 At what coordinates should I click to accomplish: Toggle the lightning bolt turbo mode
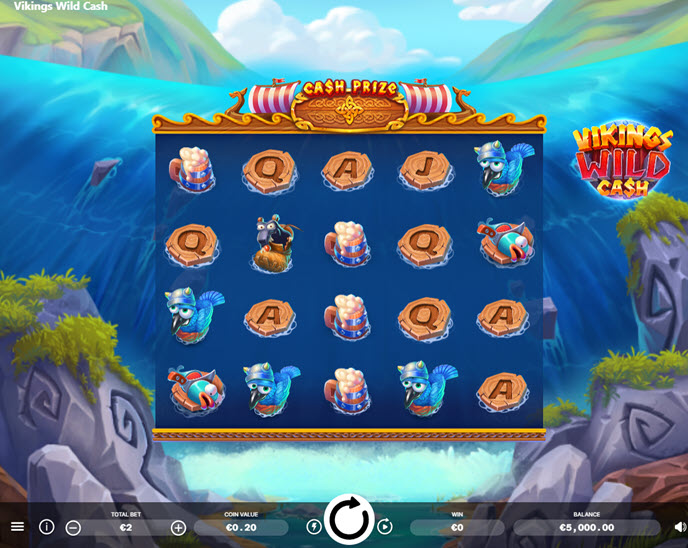314,527
